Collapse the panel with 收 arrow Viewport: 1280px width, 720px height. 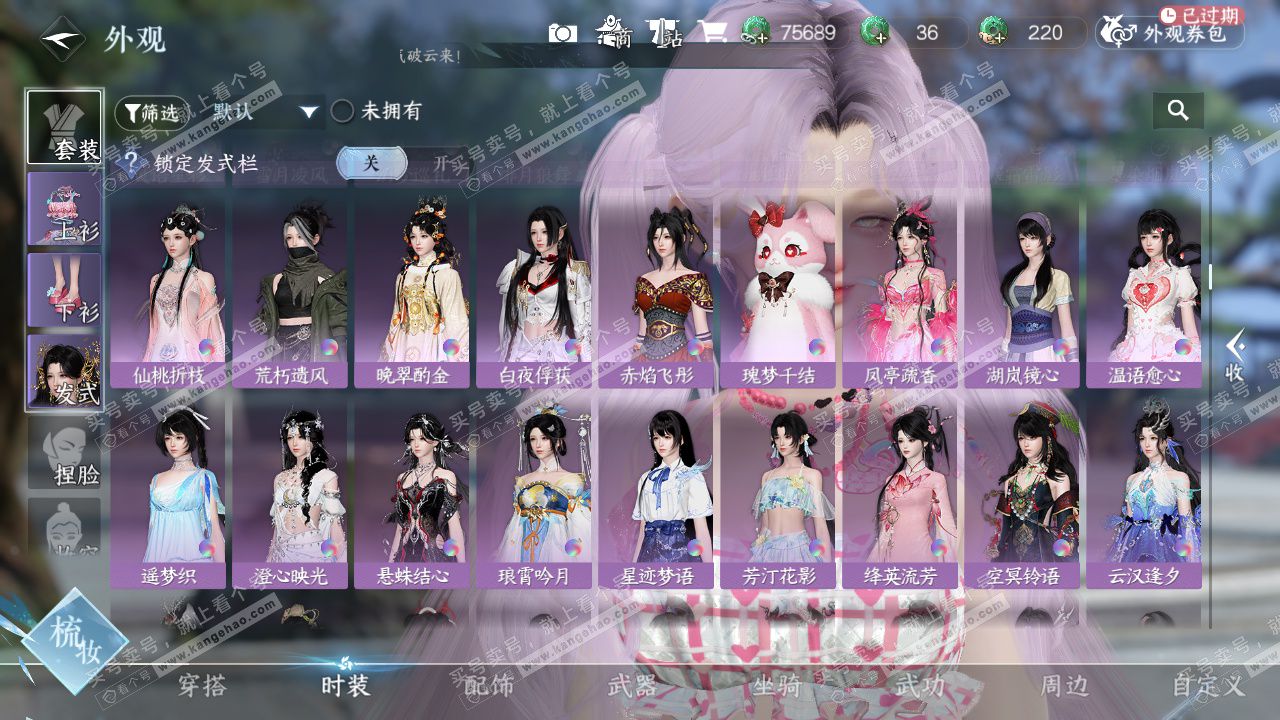[x=1236, y=355]
